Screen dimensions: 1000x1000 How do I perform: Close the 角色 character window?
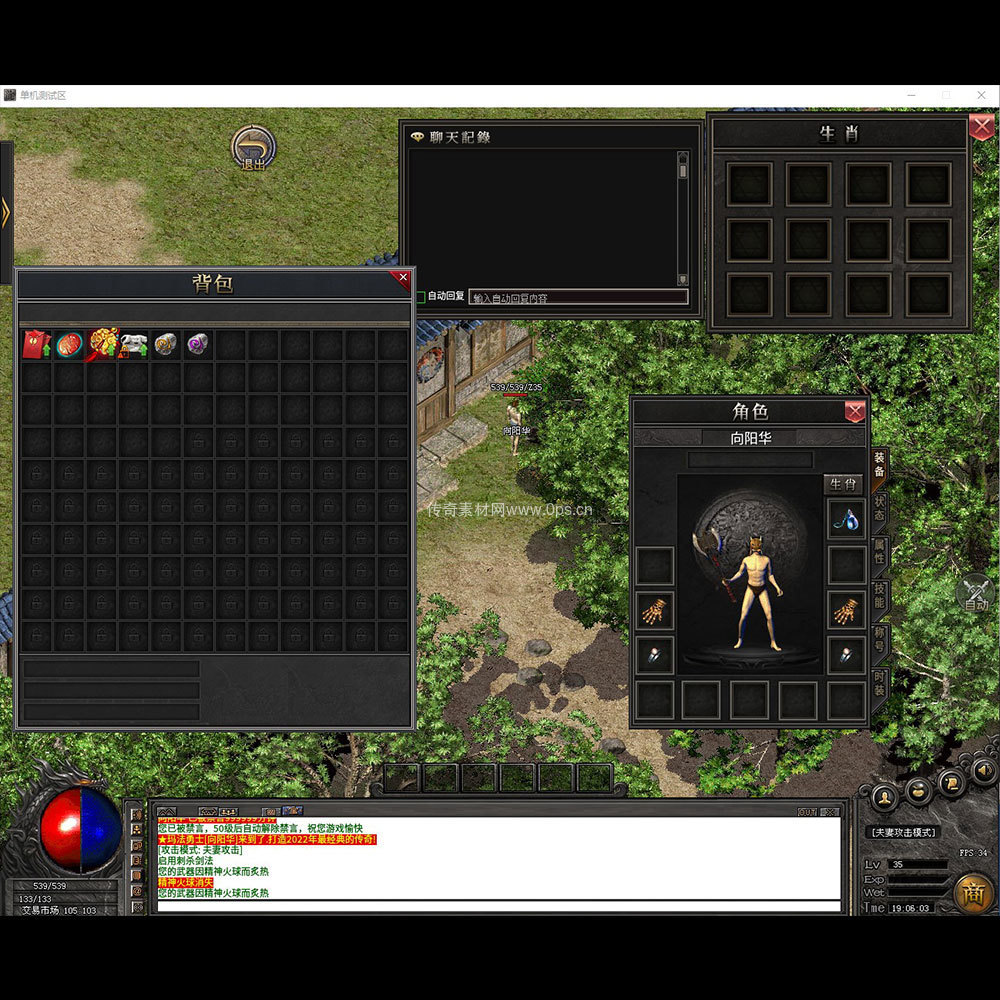[855, 411]
